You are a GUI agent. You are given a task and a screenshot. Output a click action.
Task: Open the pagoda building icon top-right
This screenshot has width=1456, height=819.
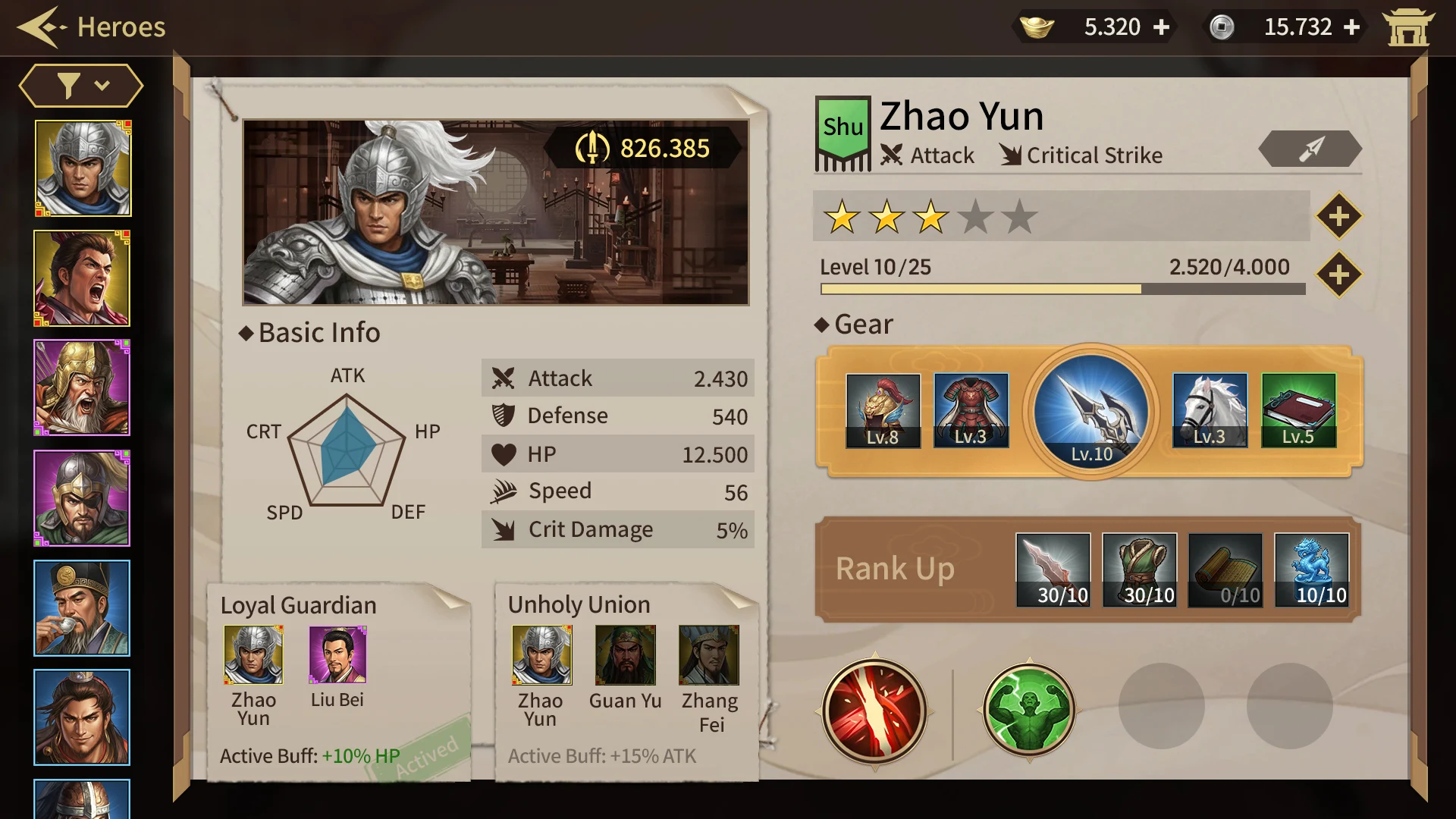tap(1409, 27)
